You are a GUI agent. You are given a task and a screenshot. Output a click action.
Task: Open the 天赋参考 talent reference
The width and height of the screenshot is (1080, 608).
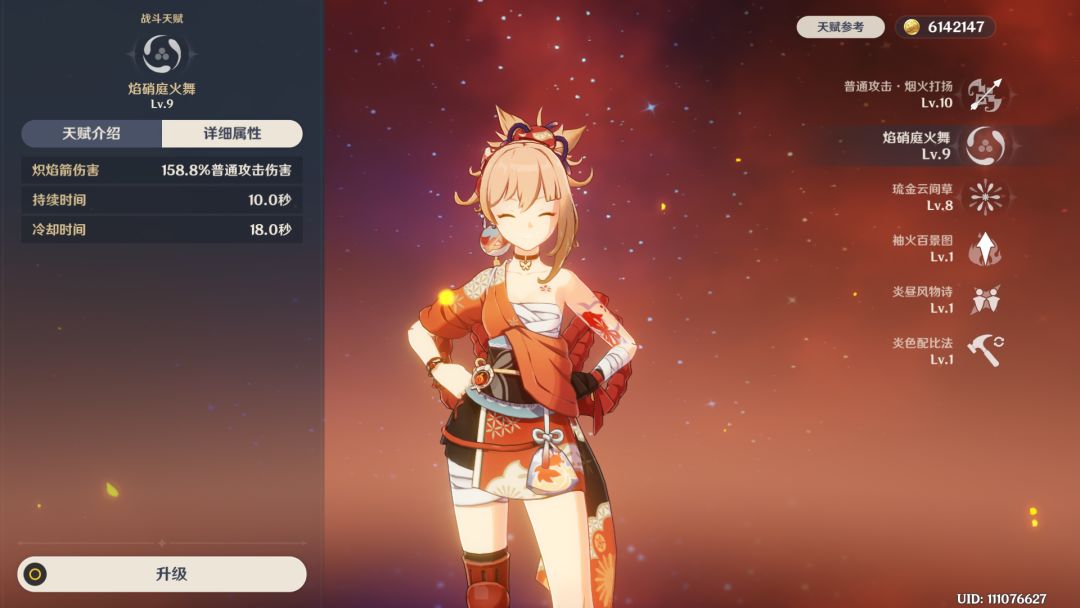coord(841,27)
